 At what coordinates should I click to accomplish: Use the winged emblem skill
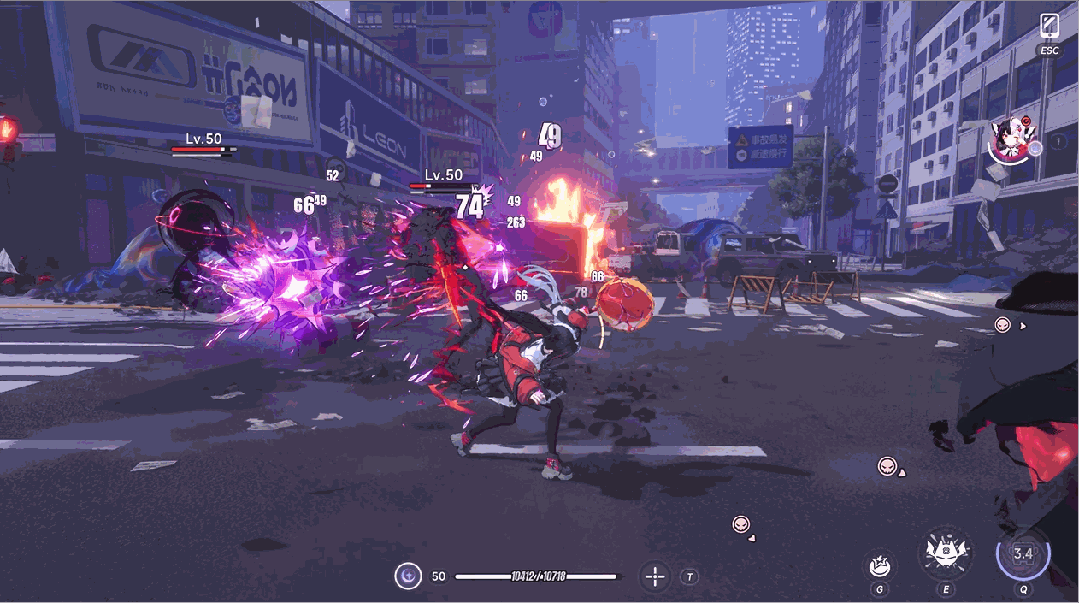(x=944, y=552)
